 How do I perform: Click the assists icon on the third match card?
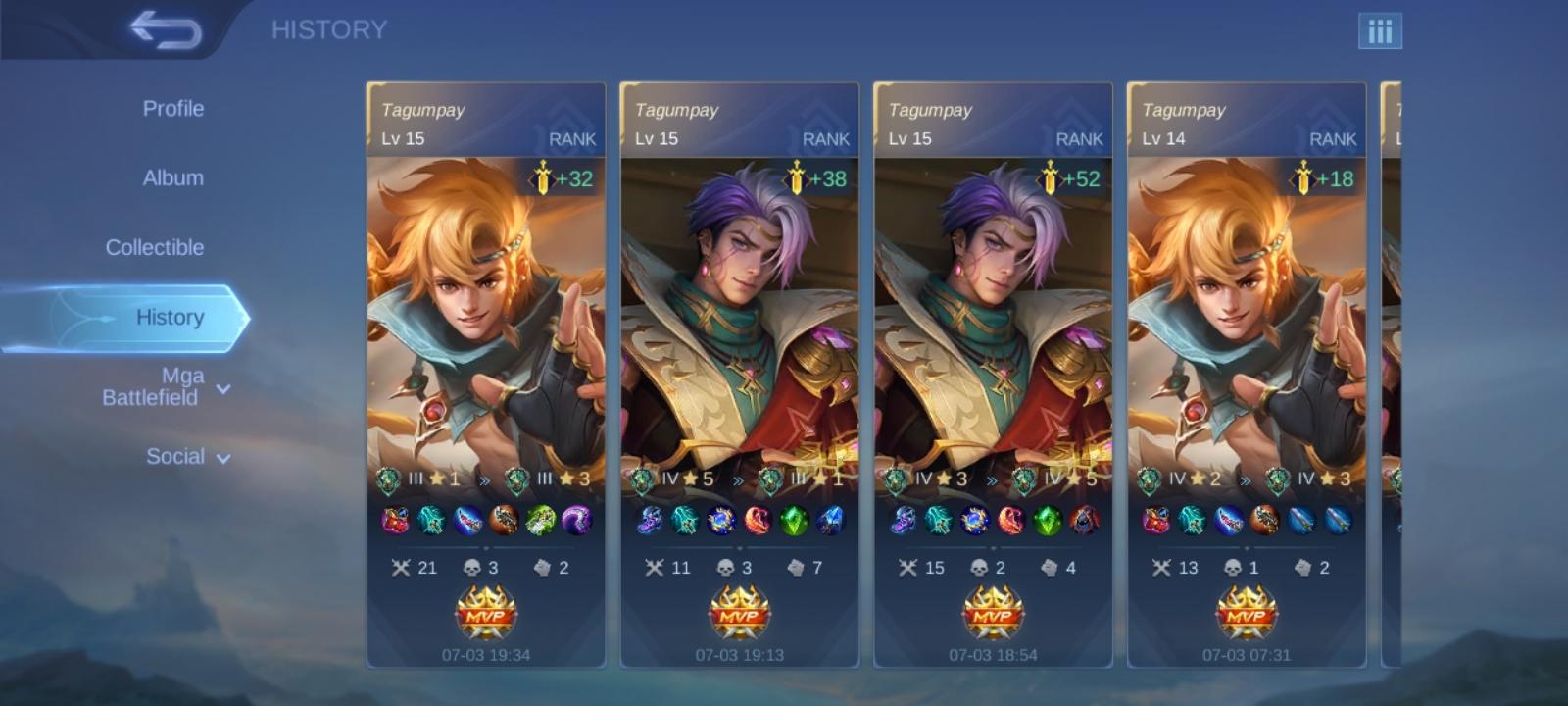(x=1045, y=567)
